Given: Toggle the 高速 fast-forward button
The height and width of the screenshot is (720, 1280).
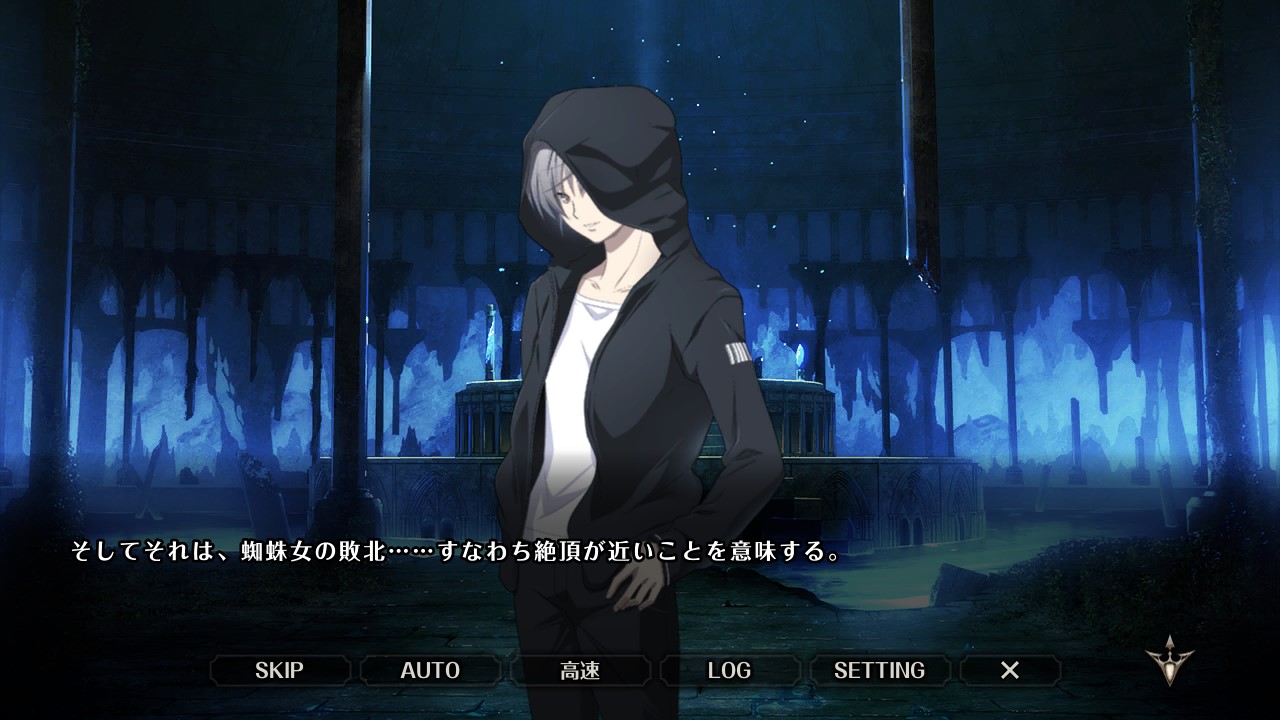Looking at the screenshot, I should point(580,670).
